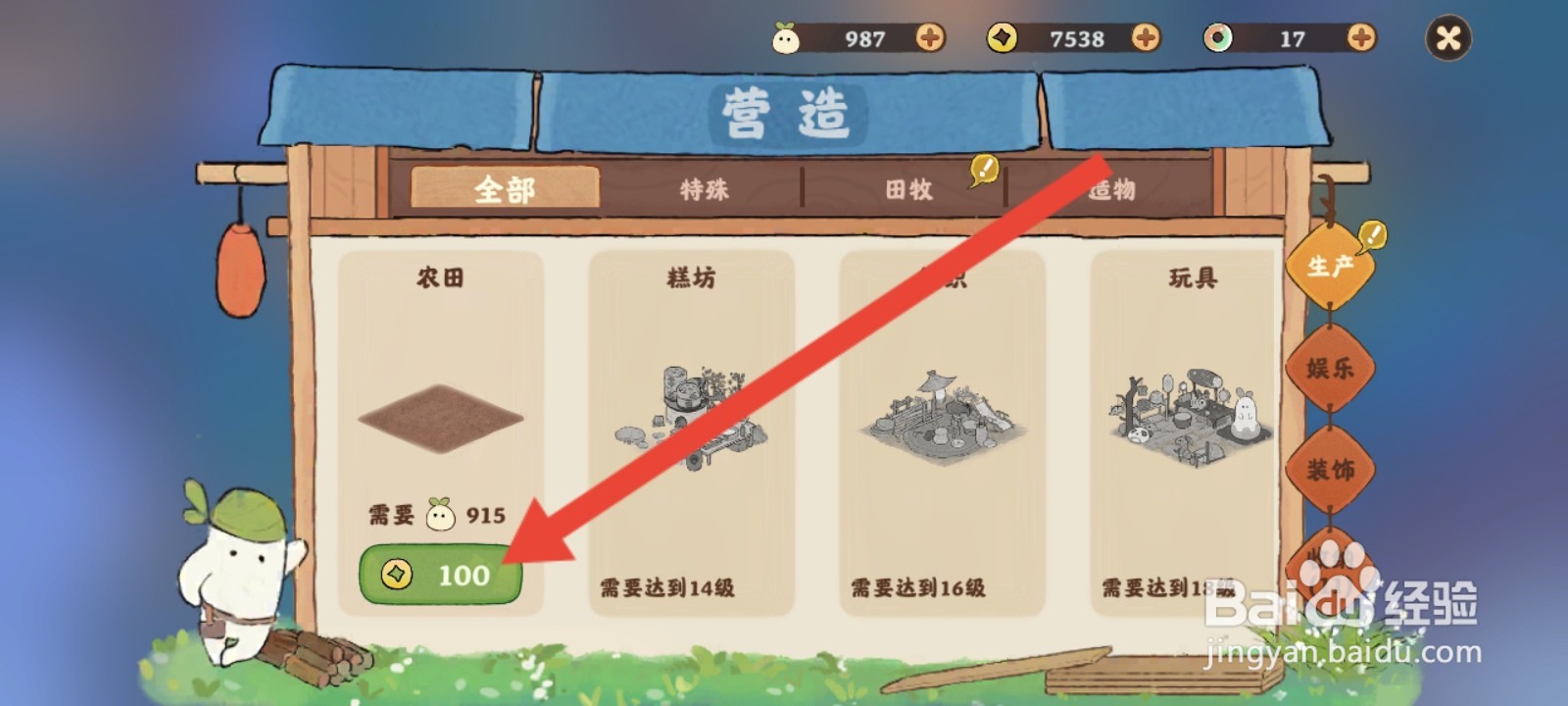Select the 农田 farmland tile thumbnail
This screenshot has width=1568, height=706.
tap(440, 417)
